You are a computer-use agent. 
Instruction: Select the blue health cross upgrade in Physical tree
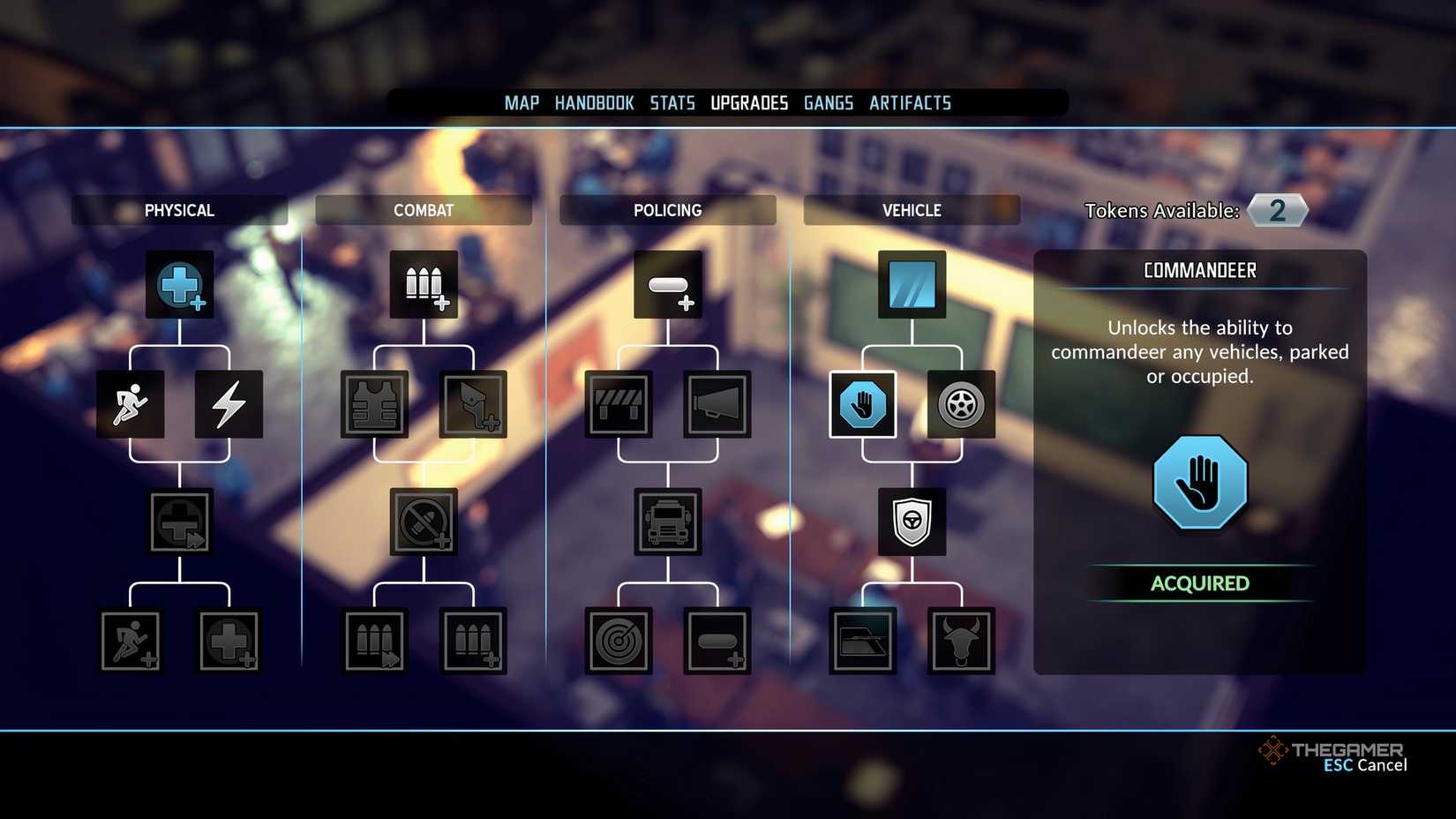tap(179, 284)
